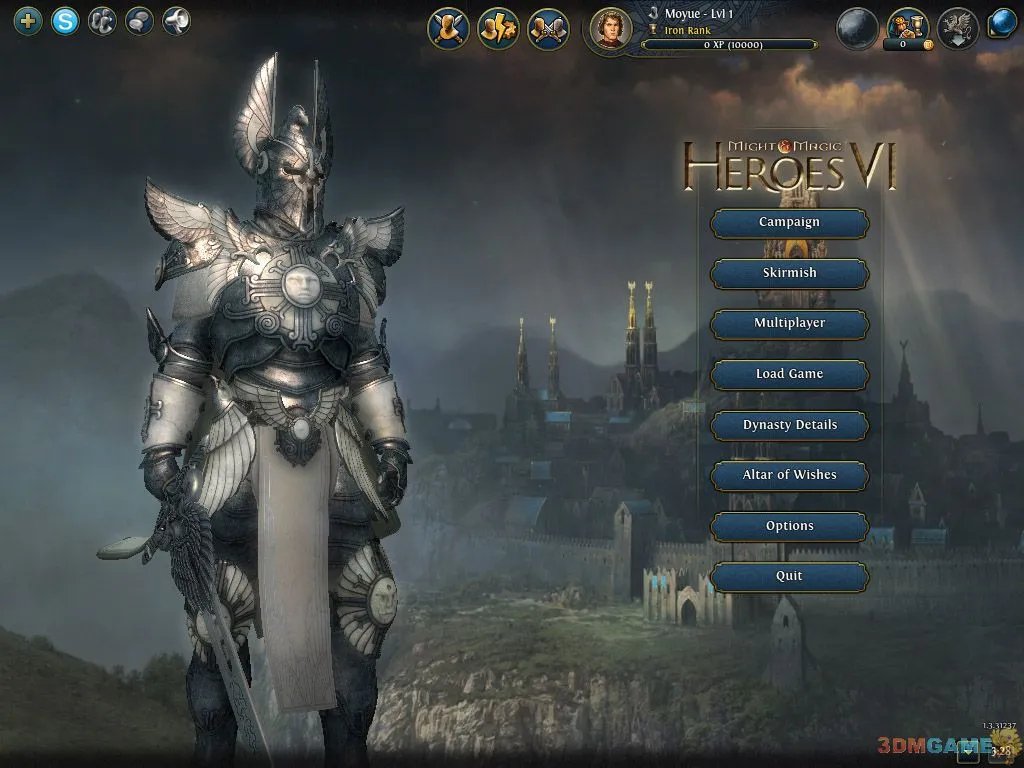Click the green plus icon
The height and width of the screenshot is (768, 1024).
coord(28,21)
